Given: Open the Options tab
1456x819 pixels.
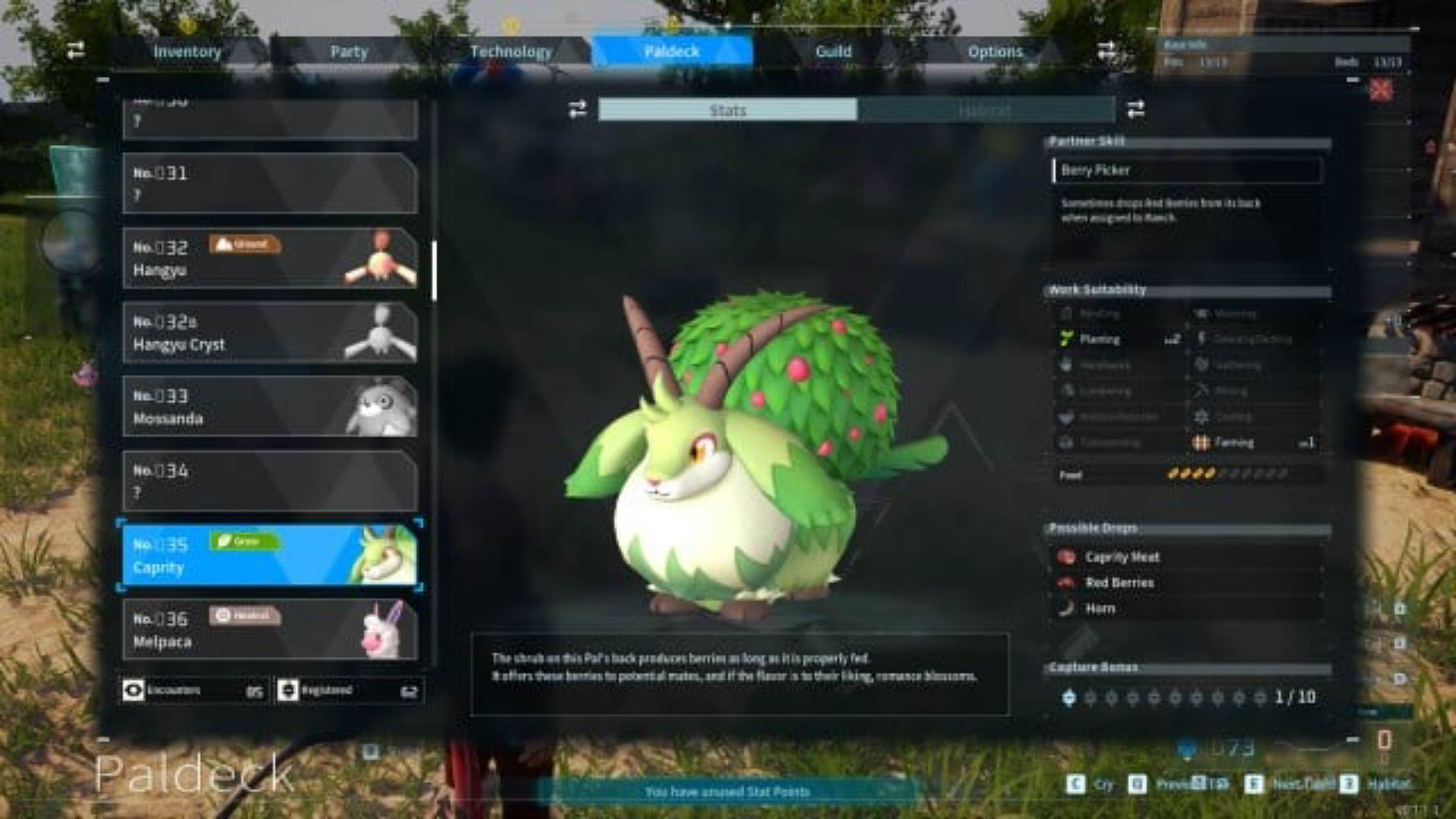Looking at the screenshot, I should [995, 52].
